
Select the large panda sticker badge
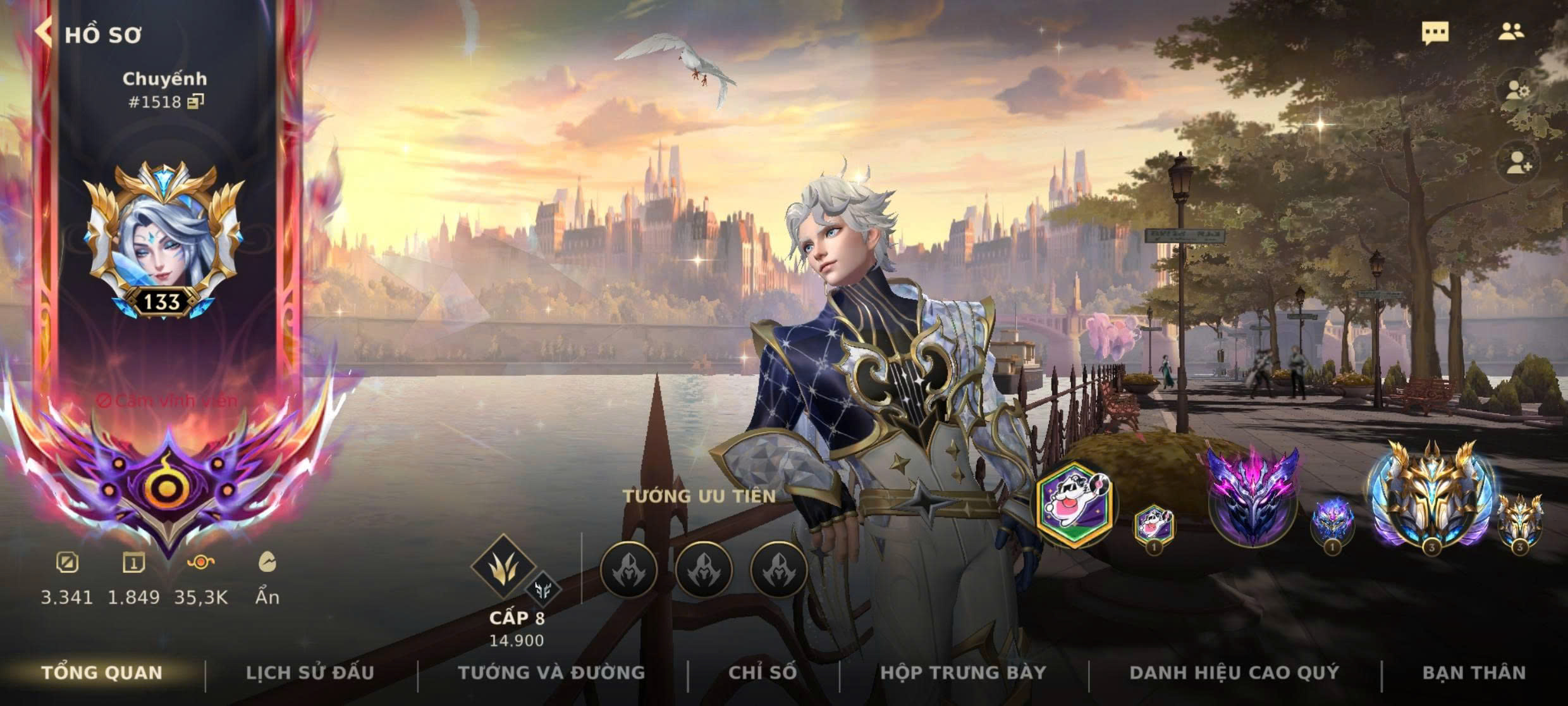1075,503
